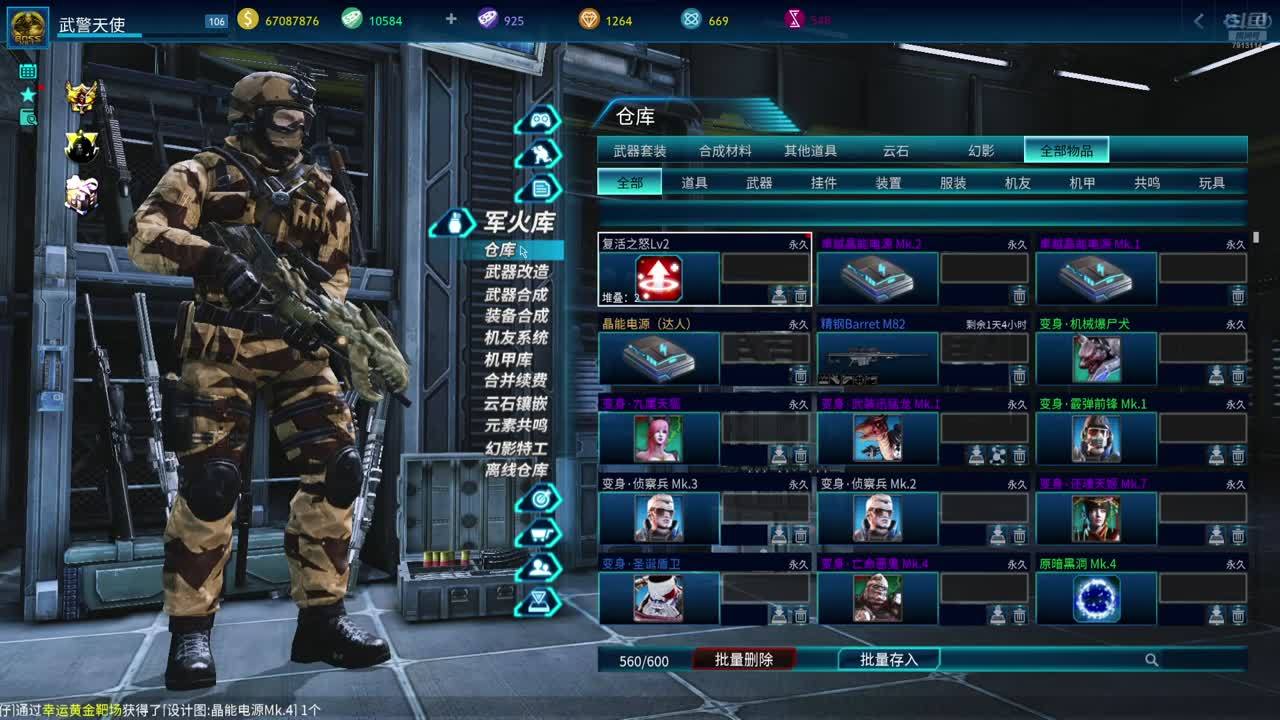This screenshot has width=1280, height=720.
Task: Open the warehouse search magnifier
Action: click(1152, 660)
